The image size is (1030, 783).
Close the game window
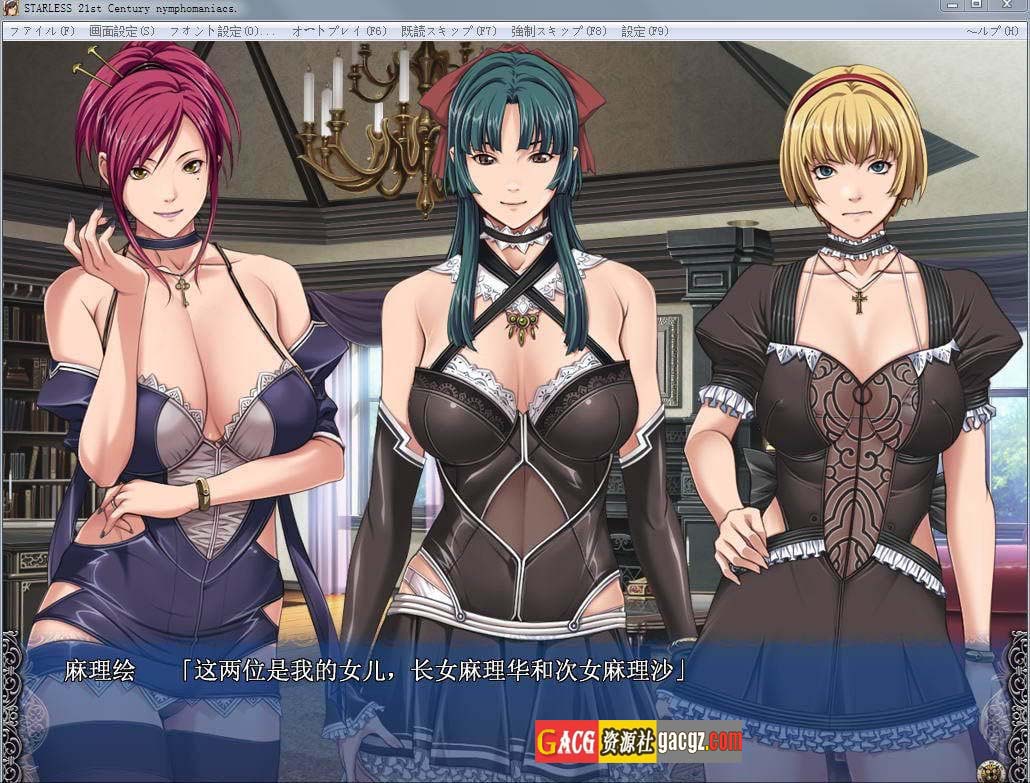(x=1008, y=6)
